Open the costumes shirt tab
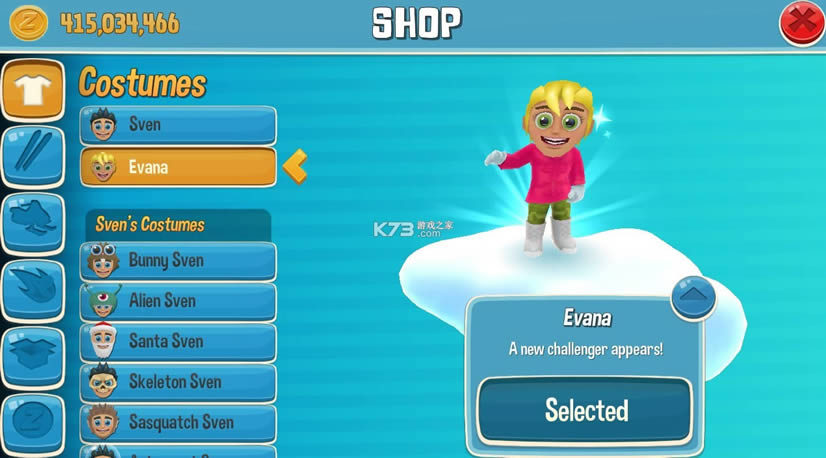The height and width of the screenshot is (458, 826). (x=32, y=89)
